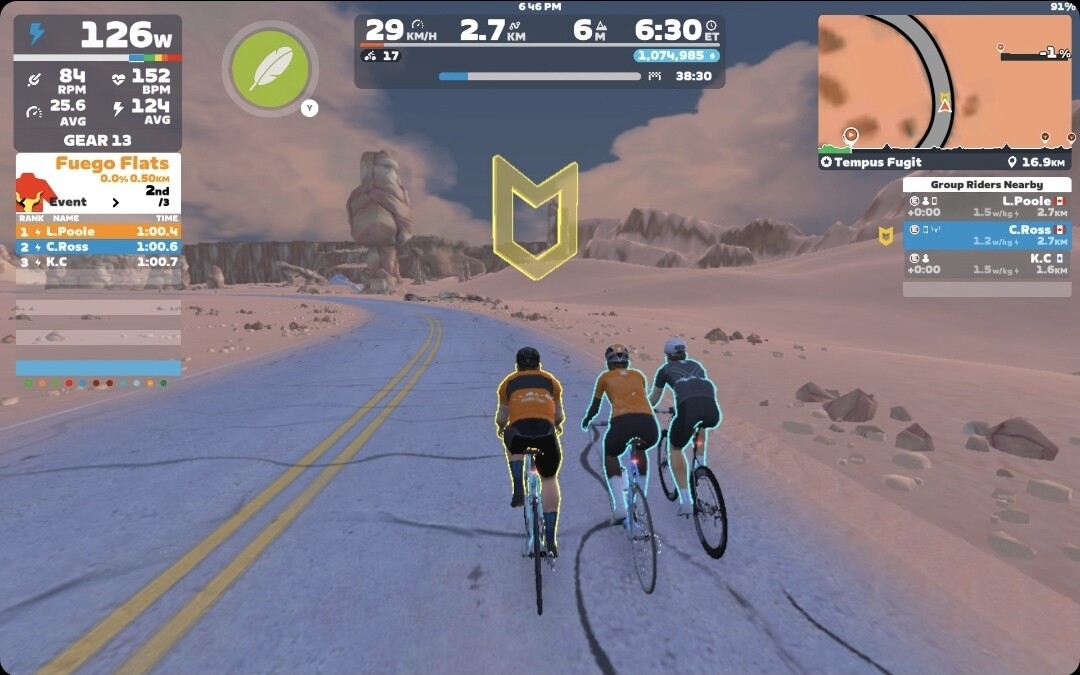The image size is (1080, 675).
Task: Open the desert route minimap
Action: coord(944,82)
